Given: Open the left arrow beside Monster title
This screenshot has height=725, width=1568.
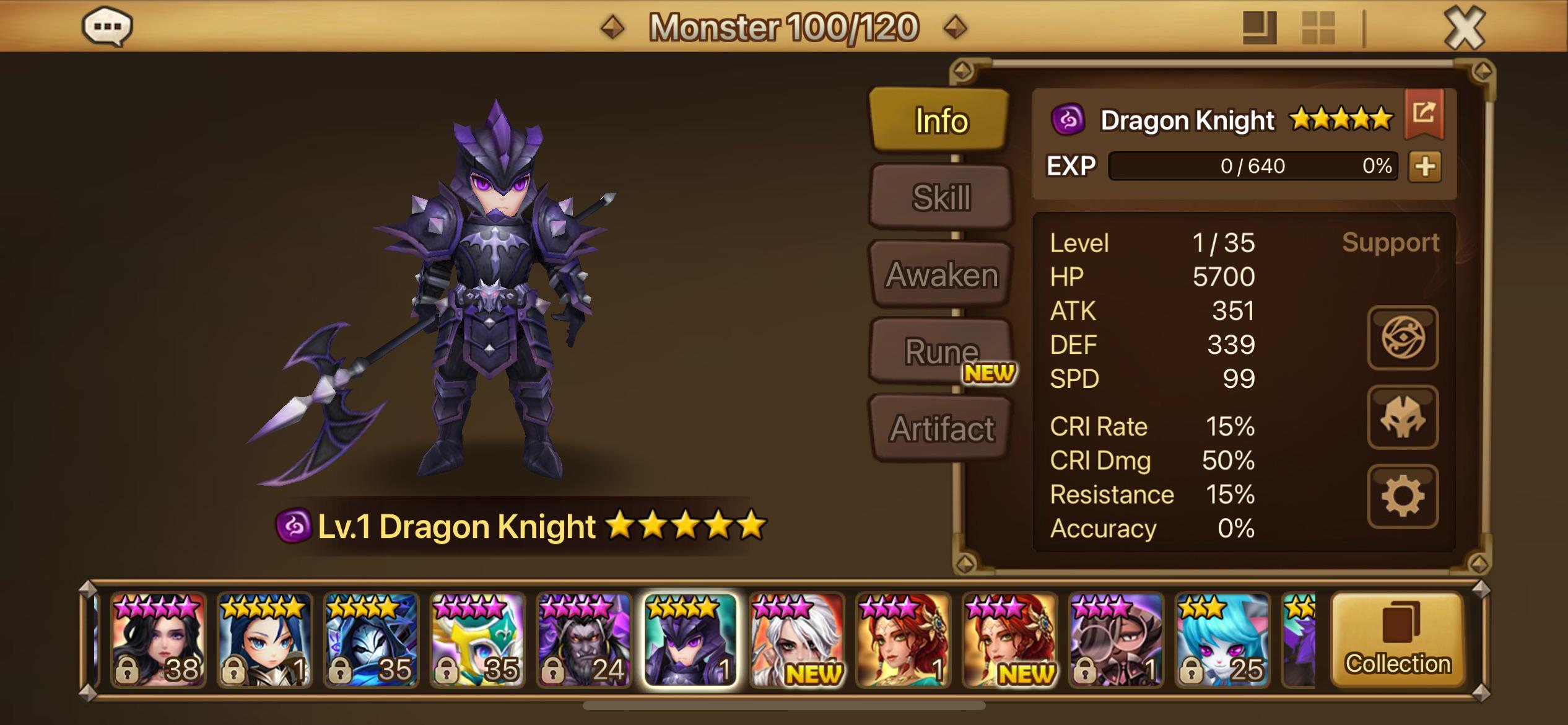Looking at the screenshot, I should click(612, 27).
